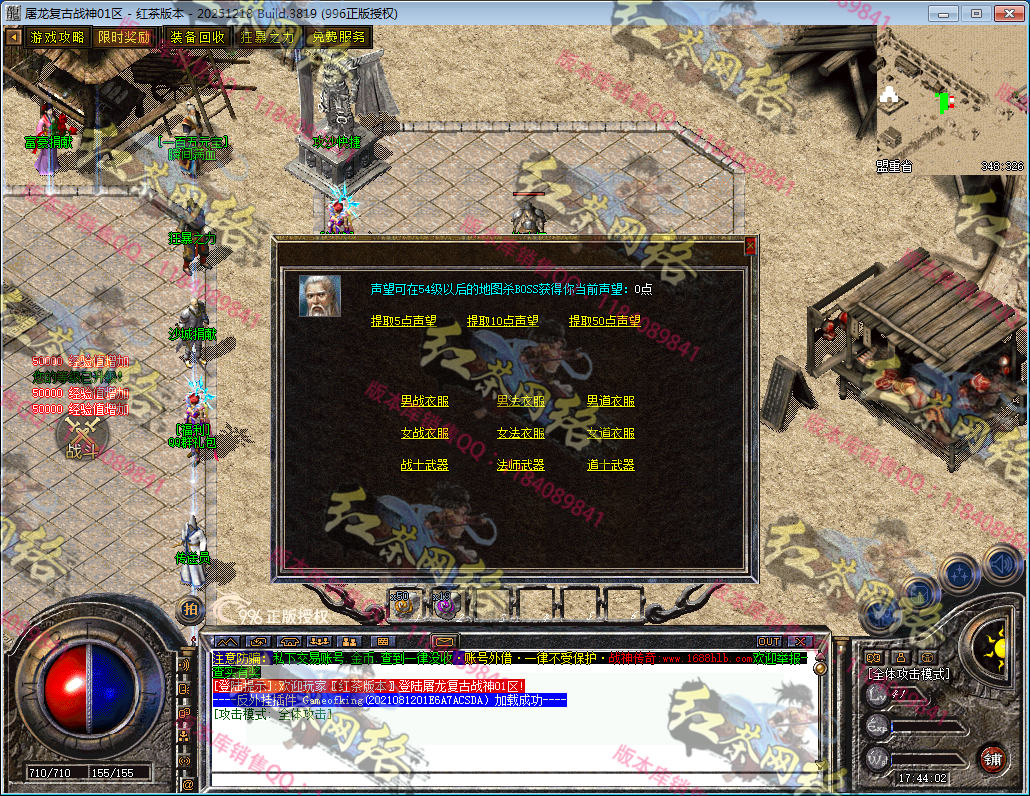The width and height of the screenshot is (1030, 796).
Task: Open the 限时奖励 timed rewards button
Action: pyautogui.click(x=124, y=37)
